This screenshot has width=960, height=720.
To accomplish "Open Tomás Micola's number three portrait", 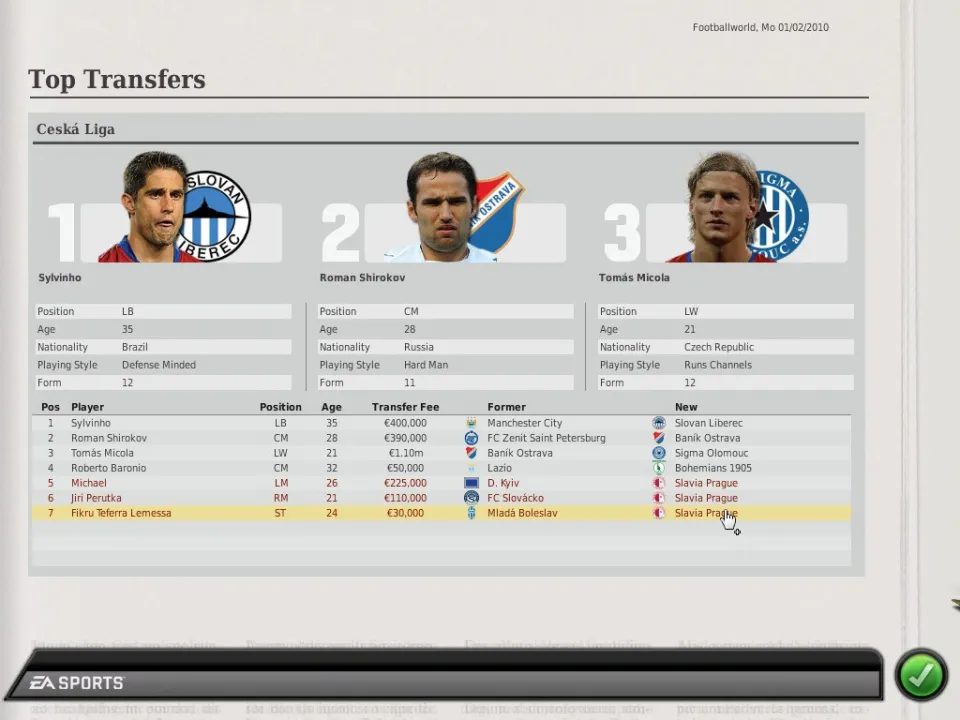I will pyautogui.click(x=723, y=208).
